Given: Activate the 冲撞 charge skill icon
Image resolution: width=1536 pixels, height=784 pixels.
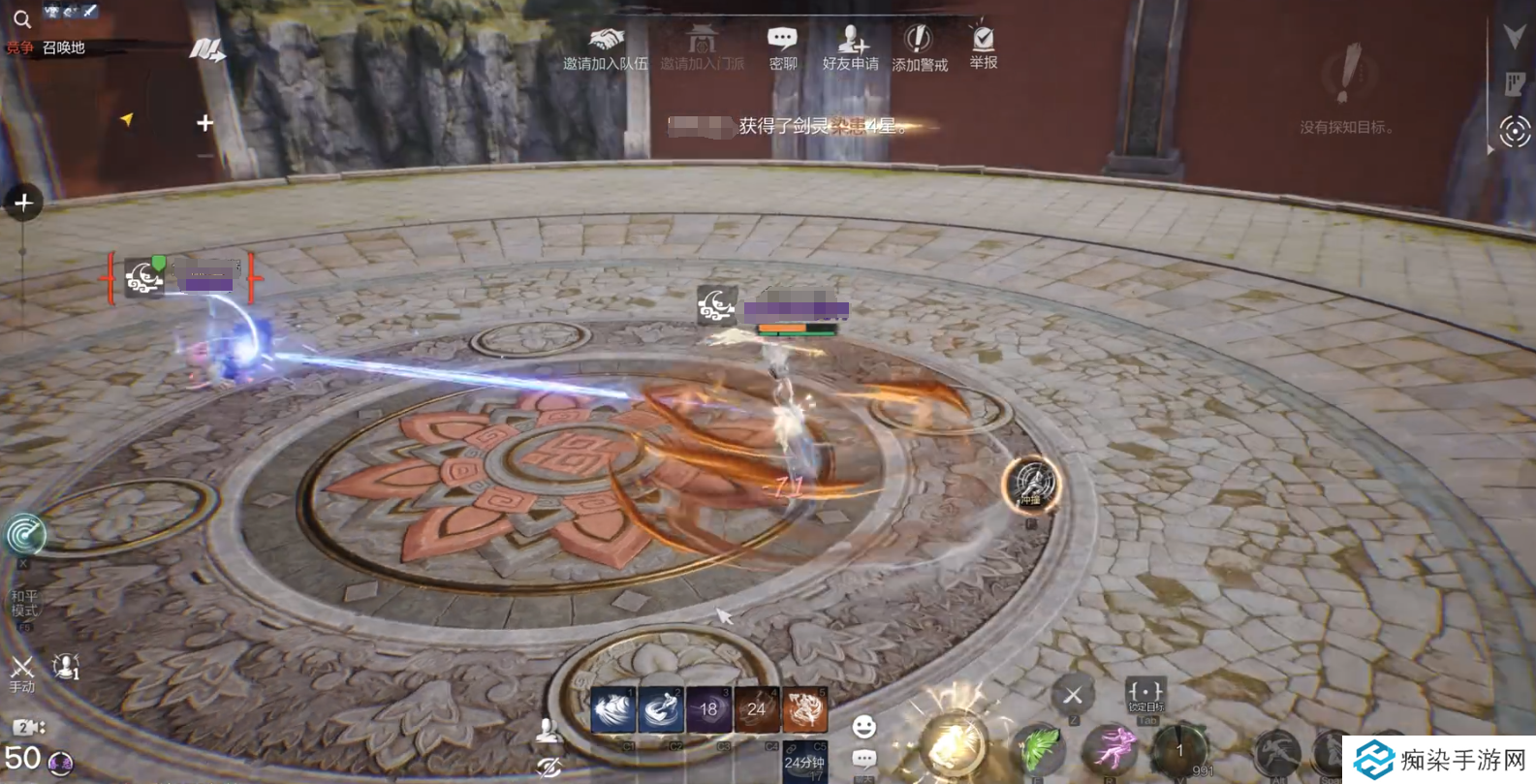Looking at the screenshot, I should tap(1031, 485).
